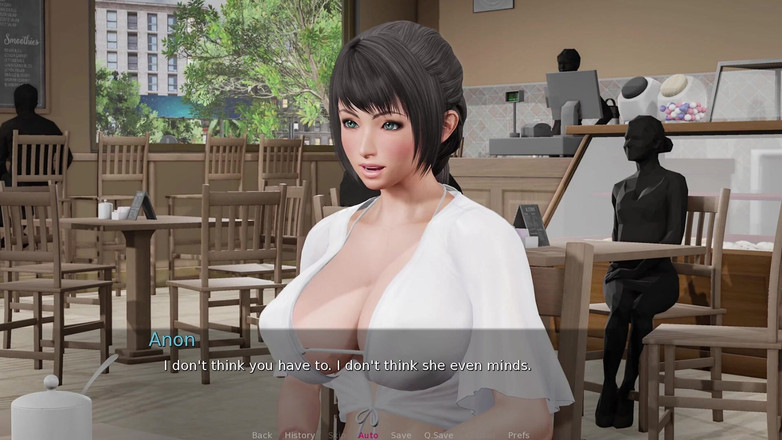
Task: Go back using the Back button
Action: click(262, 435)
